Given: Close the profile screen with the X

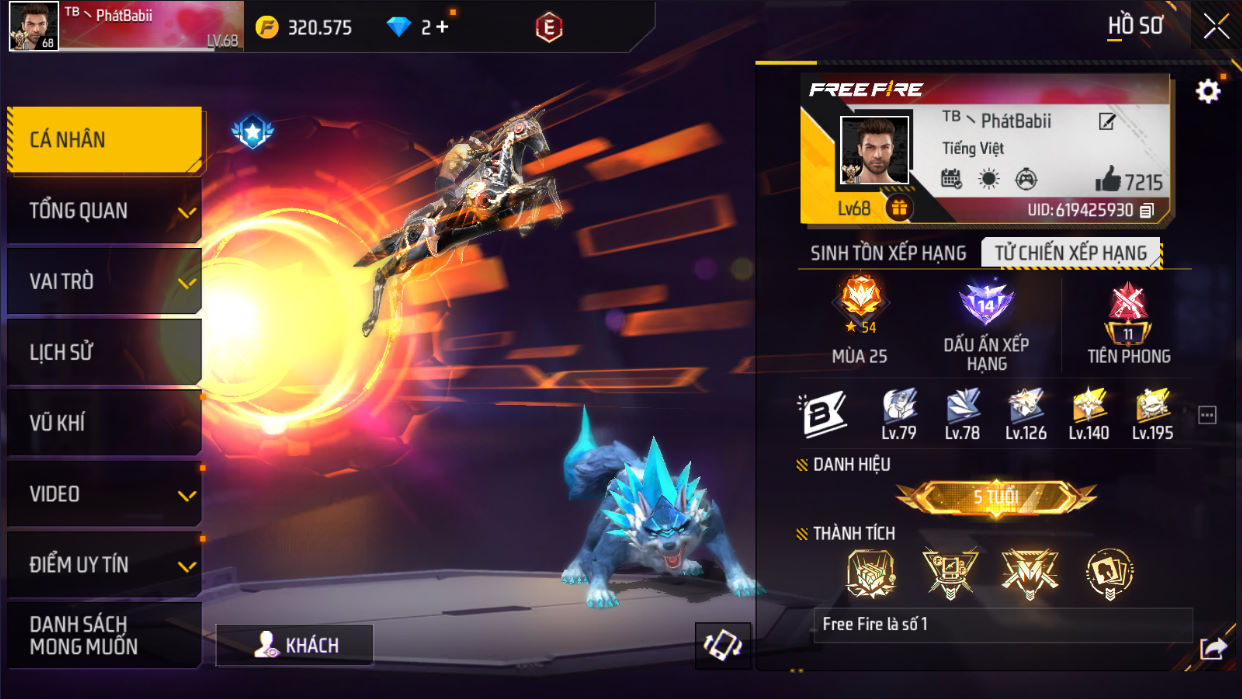Looking at the screenshot, I should (1216, 27).
